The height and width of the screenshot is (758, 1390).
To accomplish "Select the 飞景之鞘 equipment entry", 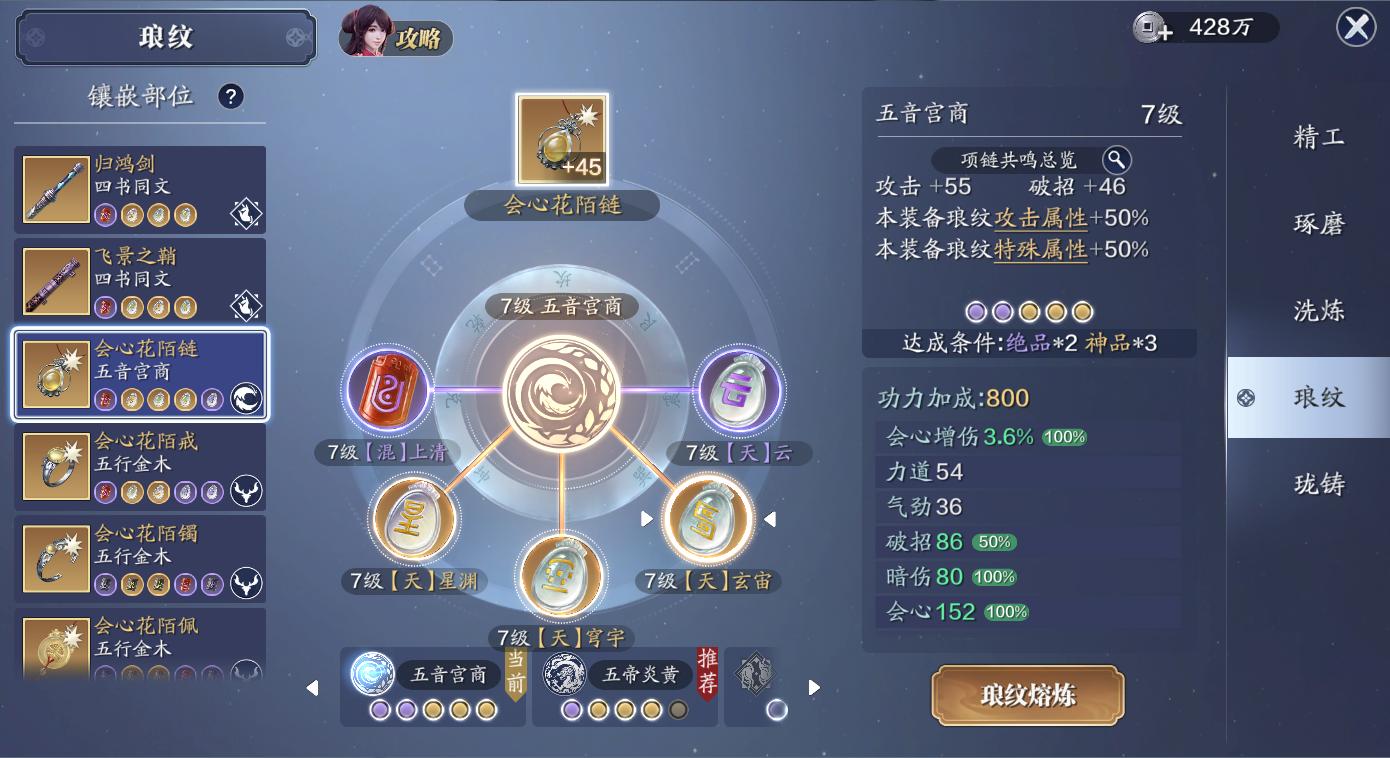I will pyautogui.click(x=140, y=278).
